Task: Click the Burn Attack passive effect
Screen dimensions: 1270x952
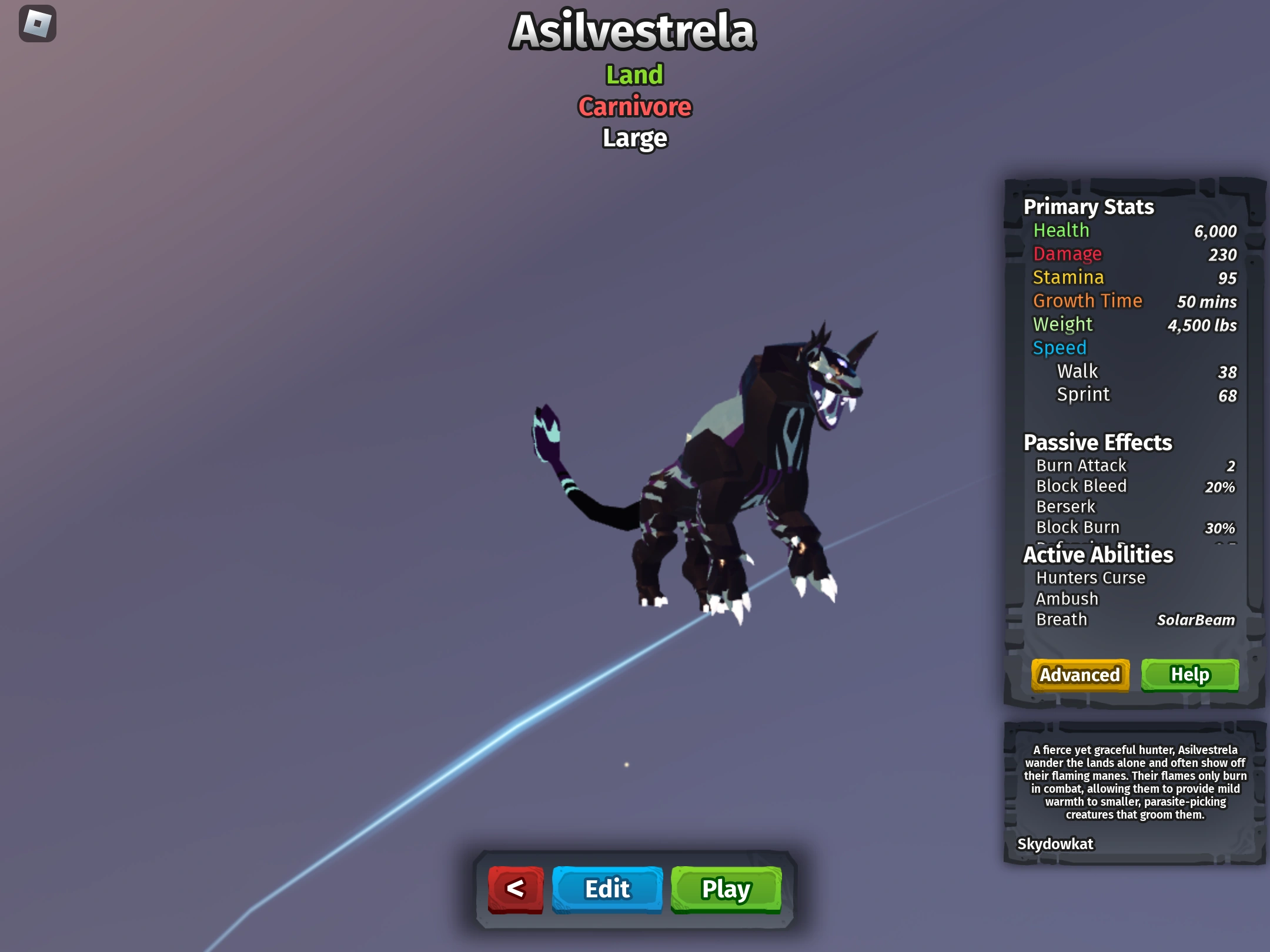Action: tap(1081, 465)
